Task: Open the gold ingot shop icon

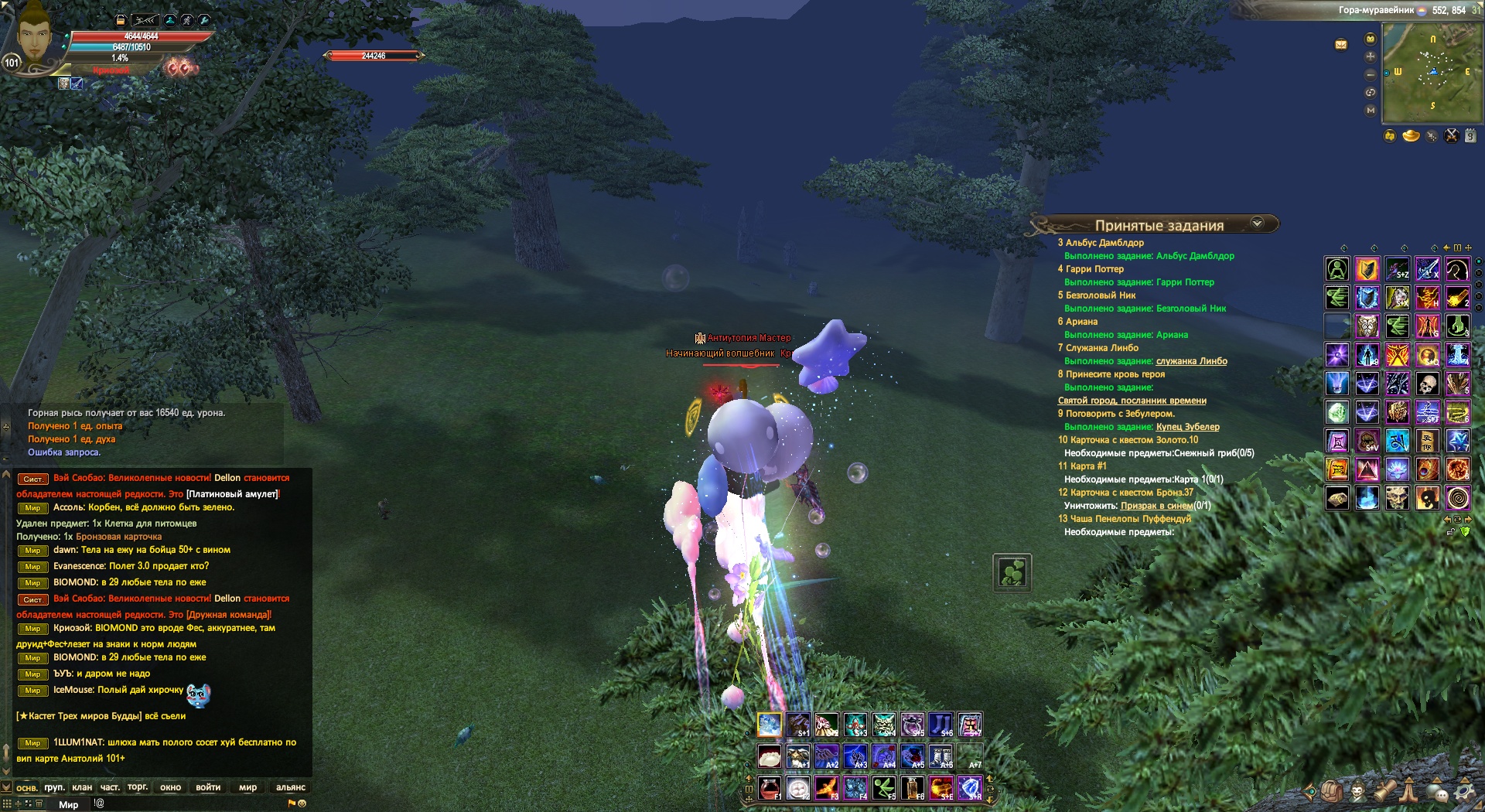Action: click(1411, 136)
